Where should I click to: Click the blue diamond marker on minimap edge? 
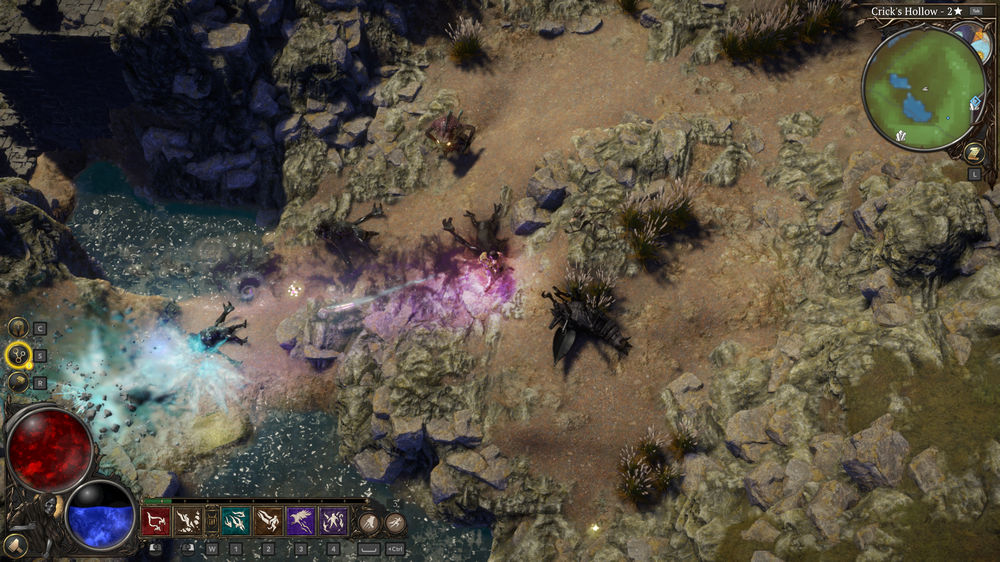[x=975, y=102]
